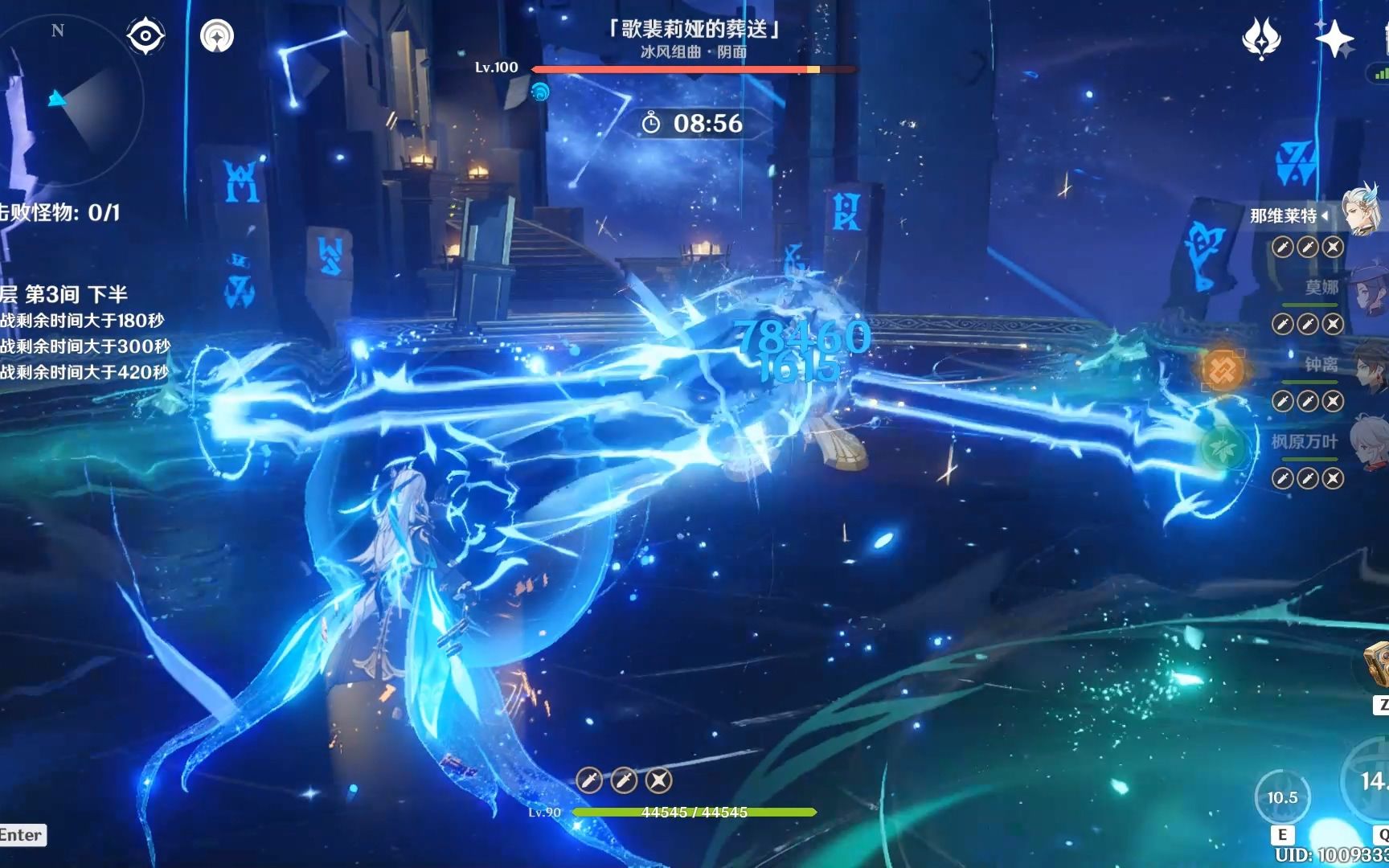Open the round star icon near the minimap
The image size is (1389, 868).
coord(217,36)
